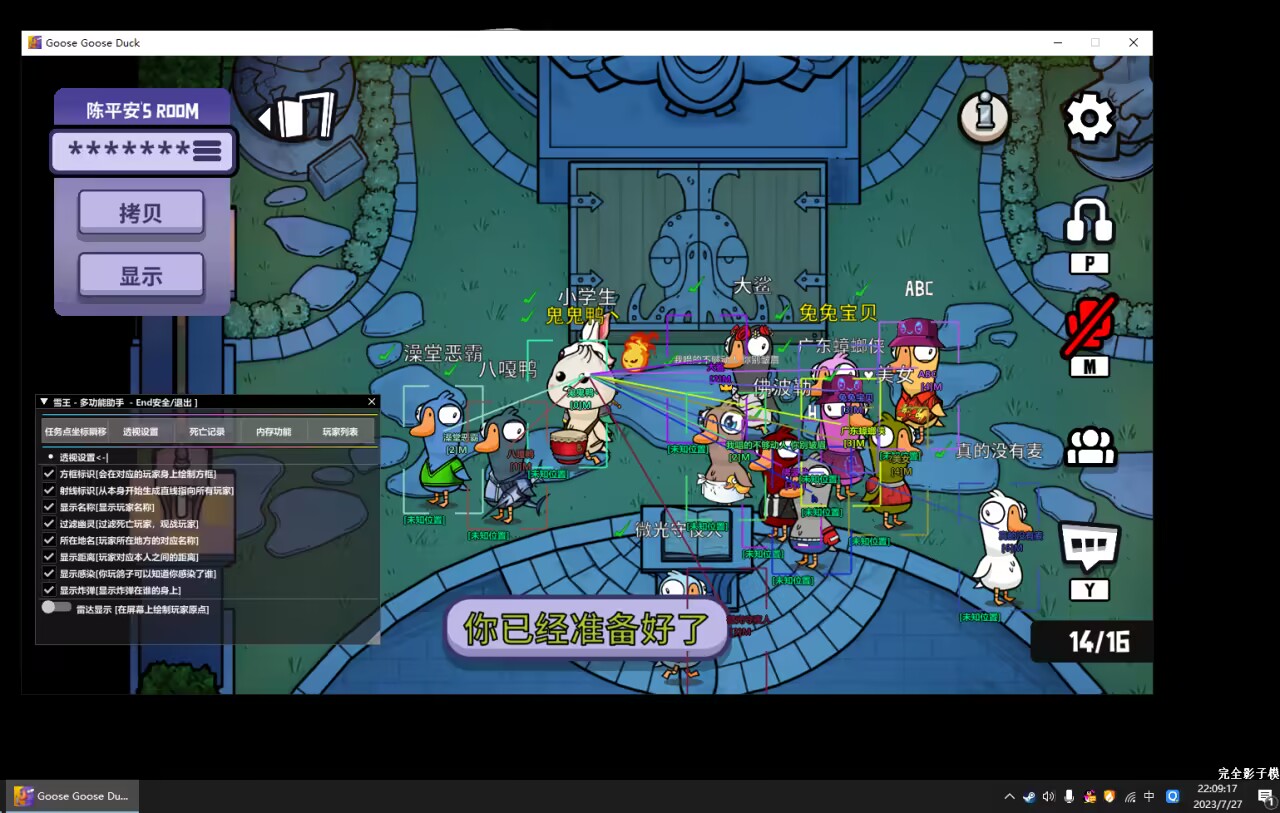This screenshot has width=1280, height=813.
Task: Click the 拷贝 copy button
Action: 141,213
